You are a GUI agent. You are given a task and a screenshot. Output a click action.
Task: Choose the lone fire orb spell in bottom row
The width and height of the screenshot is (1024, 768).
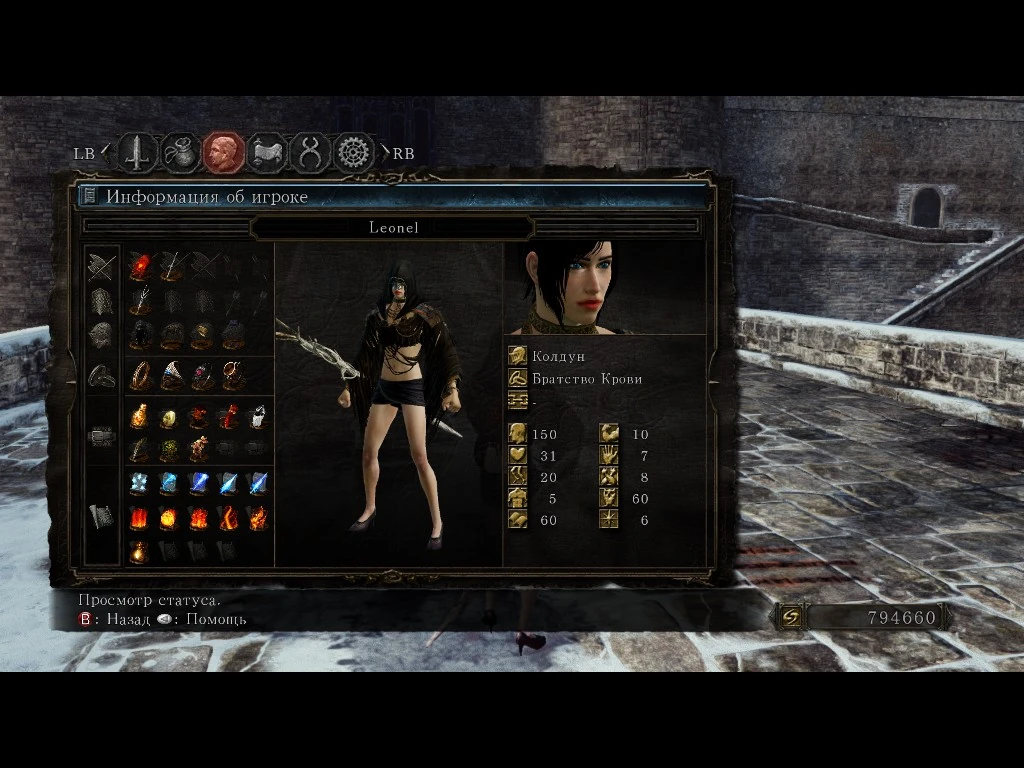(140, 551)
